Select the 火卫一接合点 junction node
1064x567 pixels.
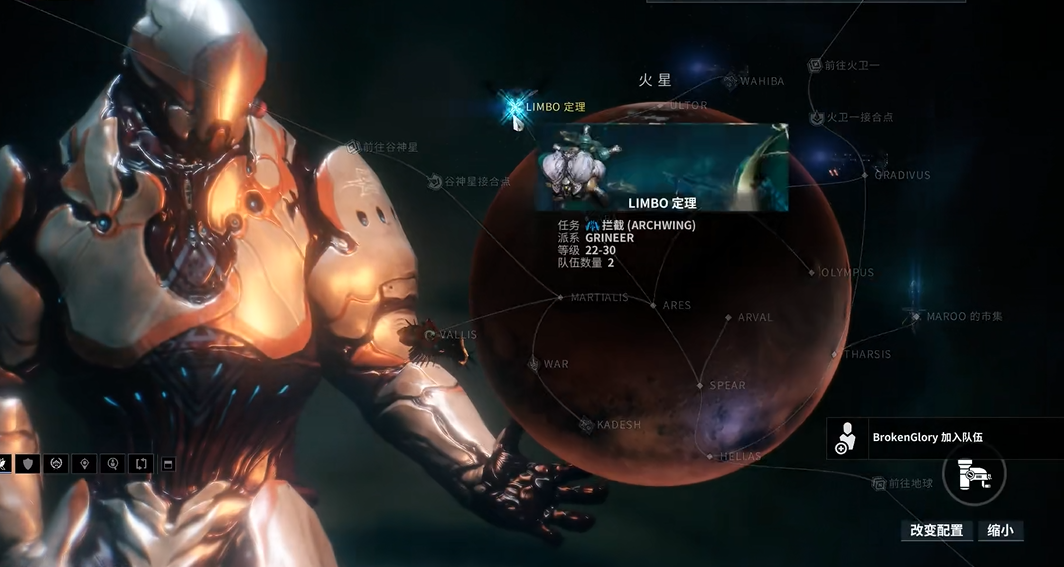(816, 117)
